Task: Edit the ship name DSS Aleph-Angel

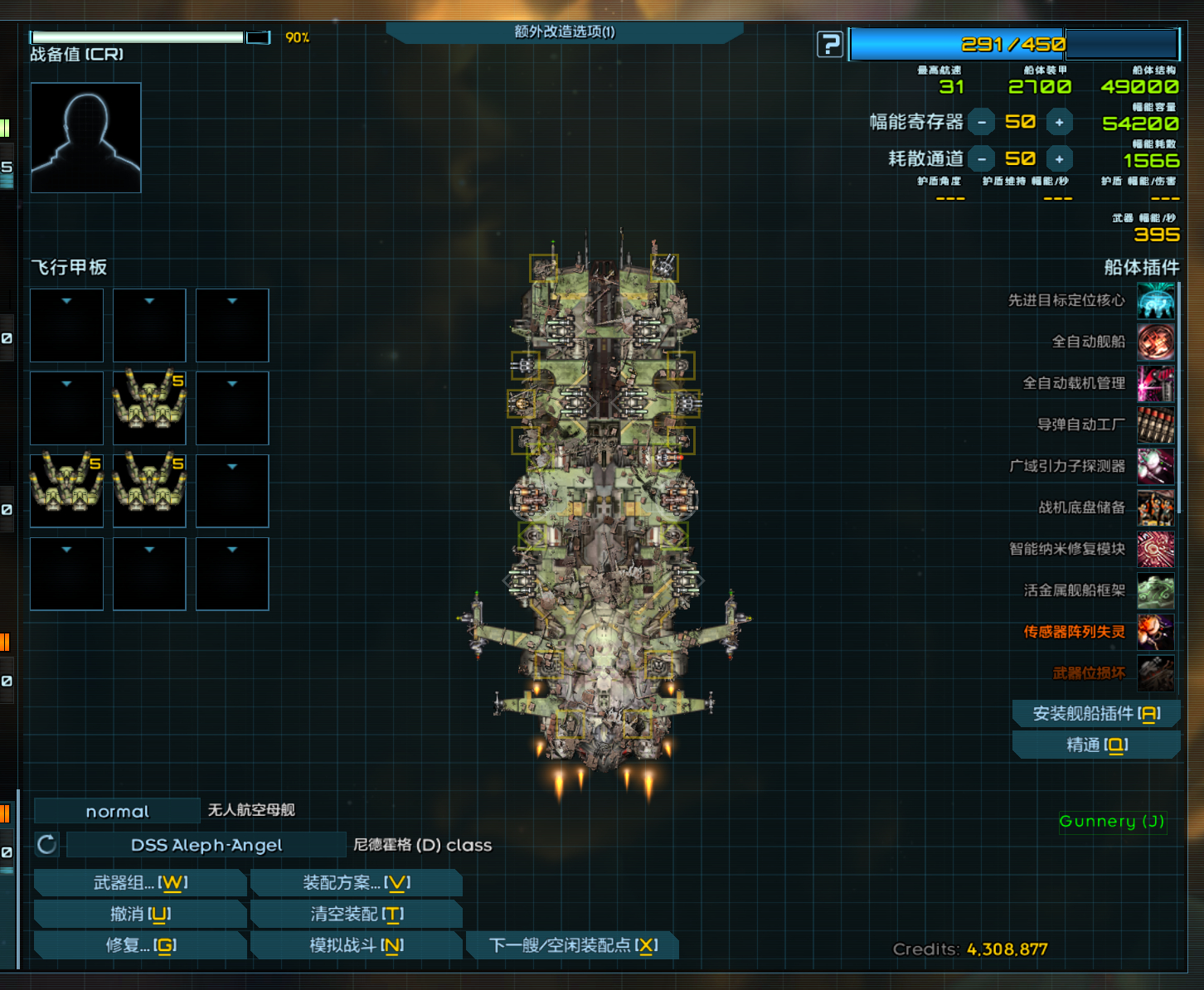Action: coord(206,845)
